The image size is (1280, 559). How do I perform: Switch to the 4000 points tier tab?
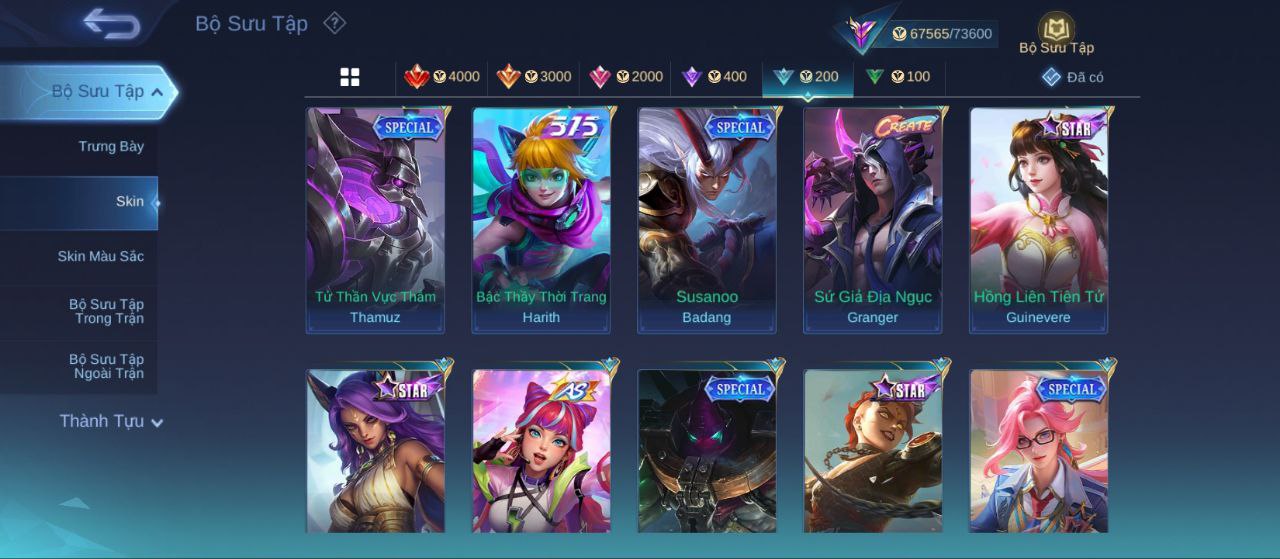442,77
